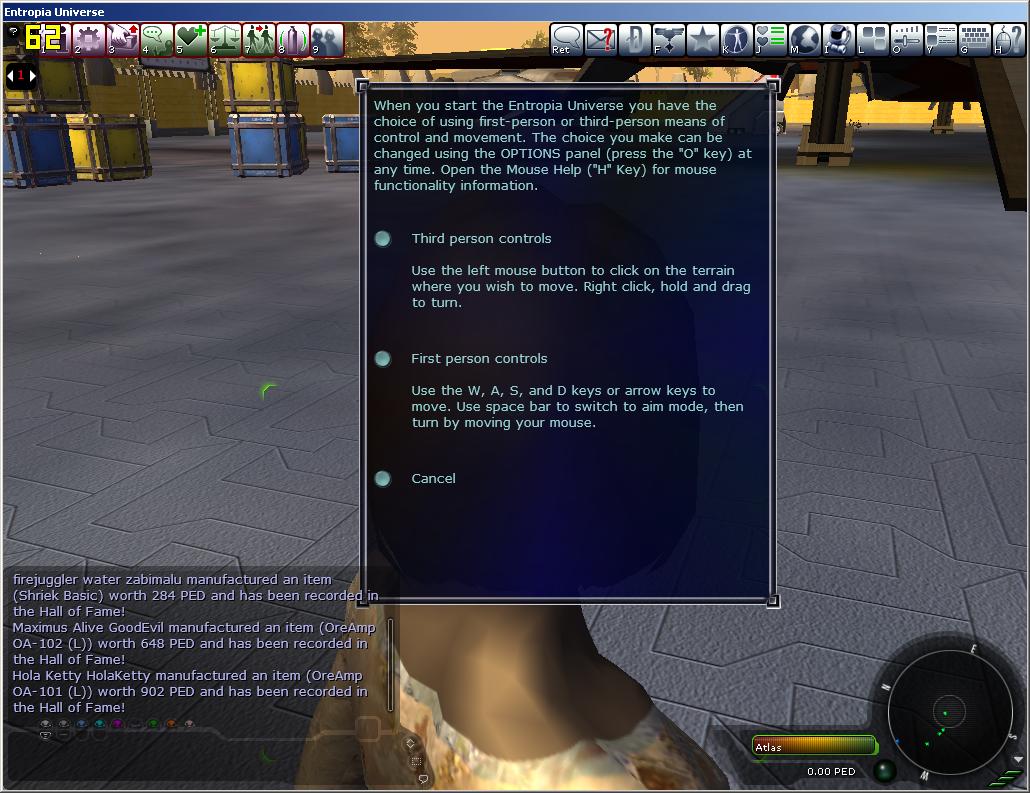
Task: Activate the two-people trade action in slot 7
Action: [x=258, y=39]
